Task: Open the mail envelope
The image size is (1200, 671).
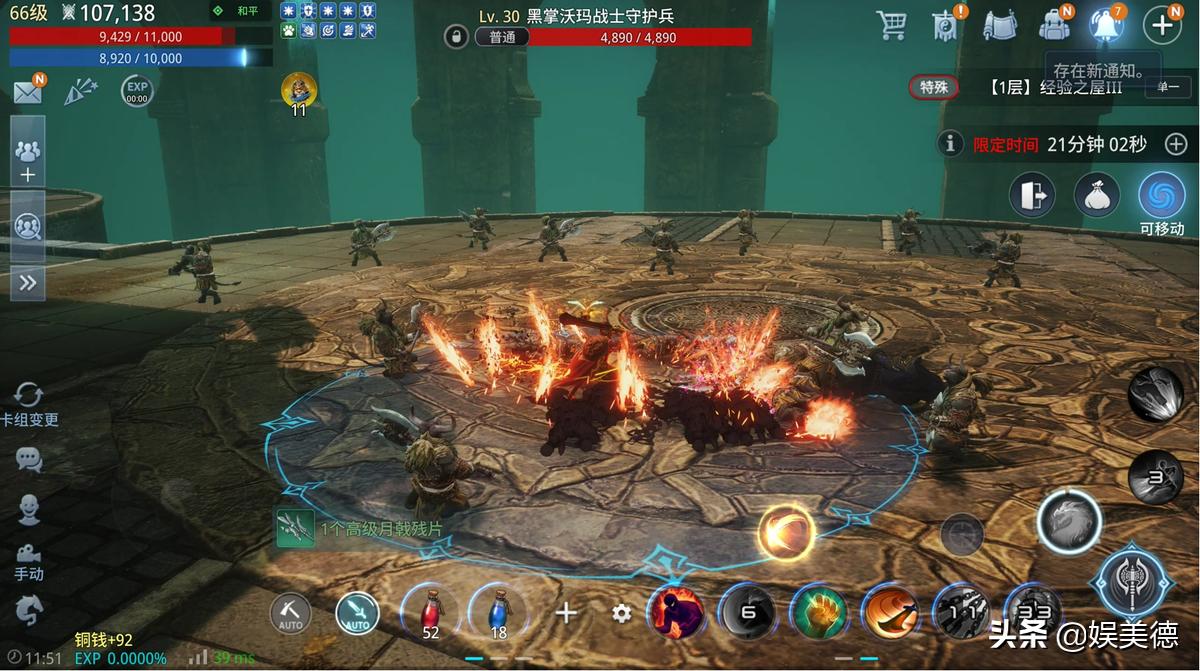Action: click(x=27, y=92)
